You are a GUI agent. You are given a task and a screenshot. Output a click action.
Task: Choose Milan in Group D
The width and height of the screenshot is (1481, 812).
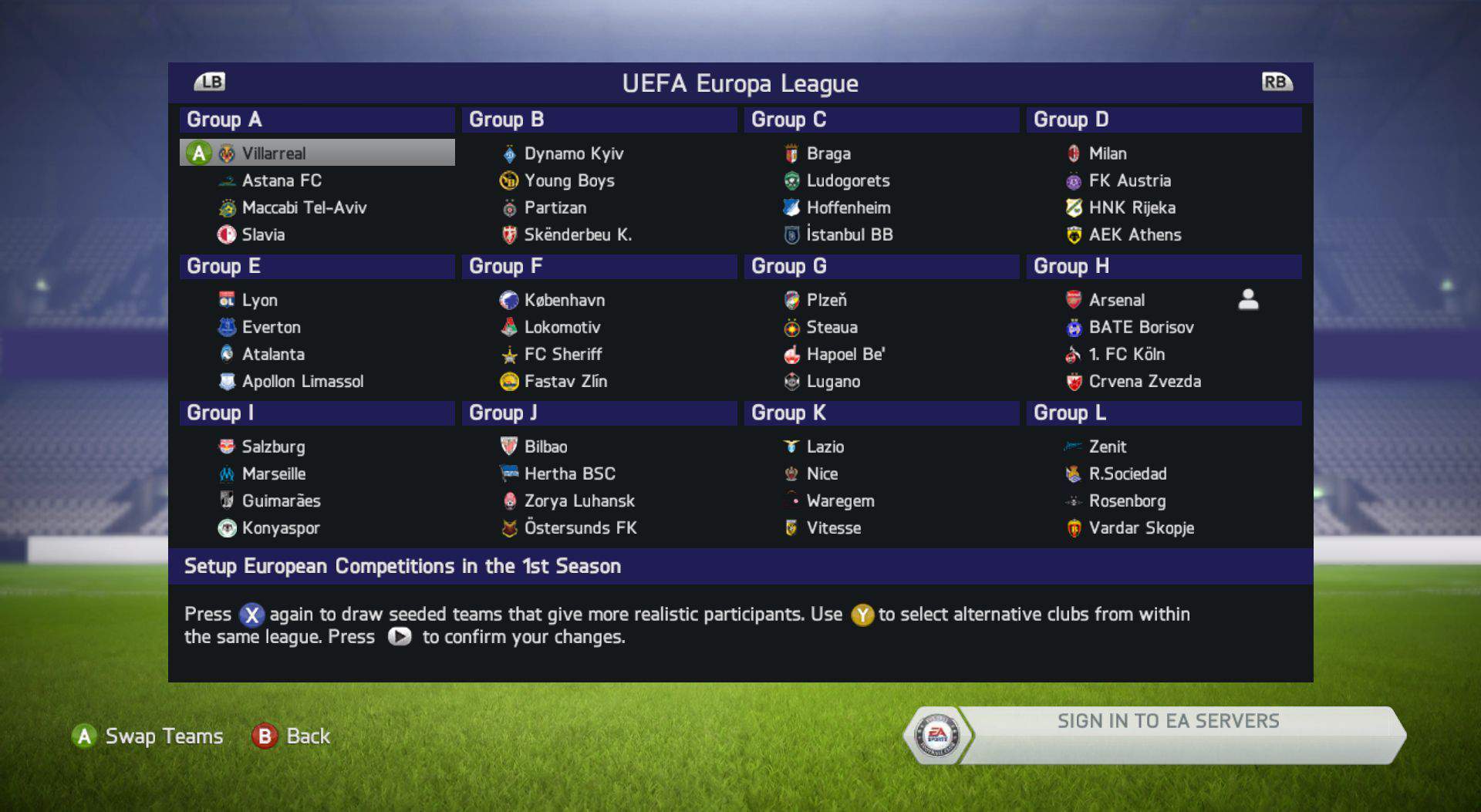pos(1107,153)
